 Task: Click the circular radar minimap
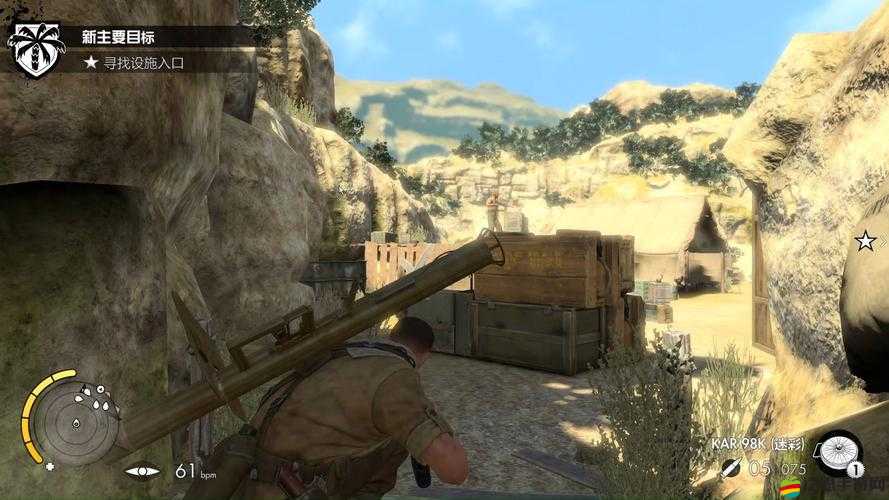click(70, 419)
